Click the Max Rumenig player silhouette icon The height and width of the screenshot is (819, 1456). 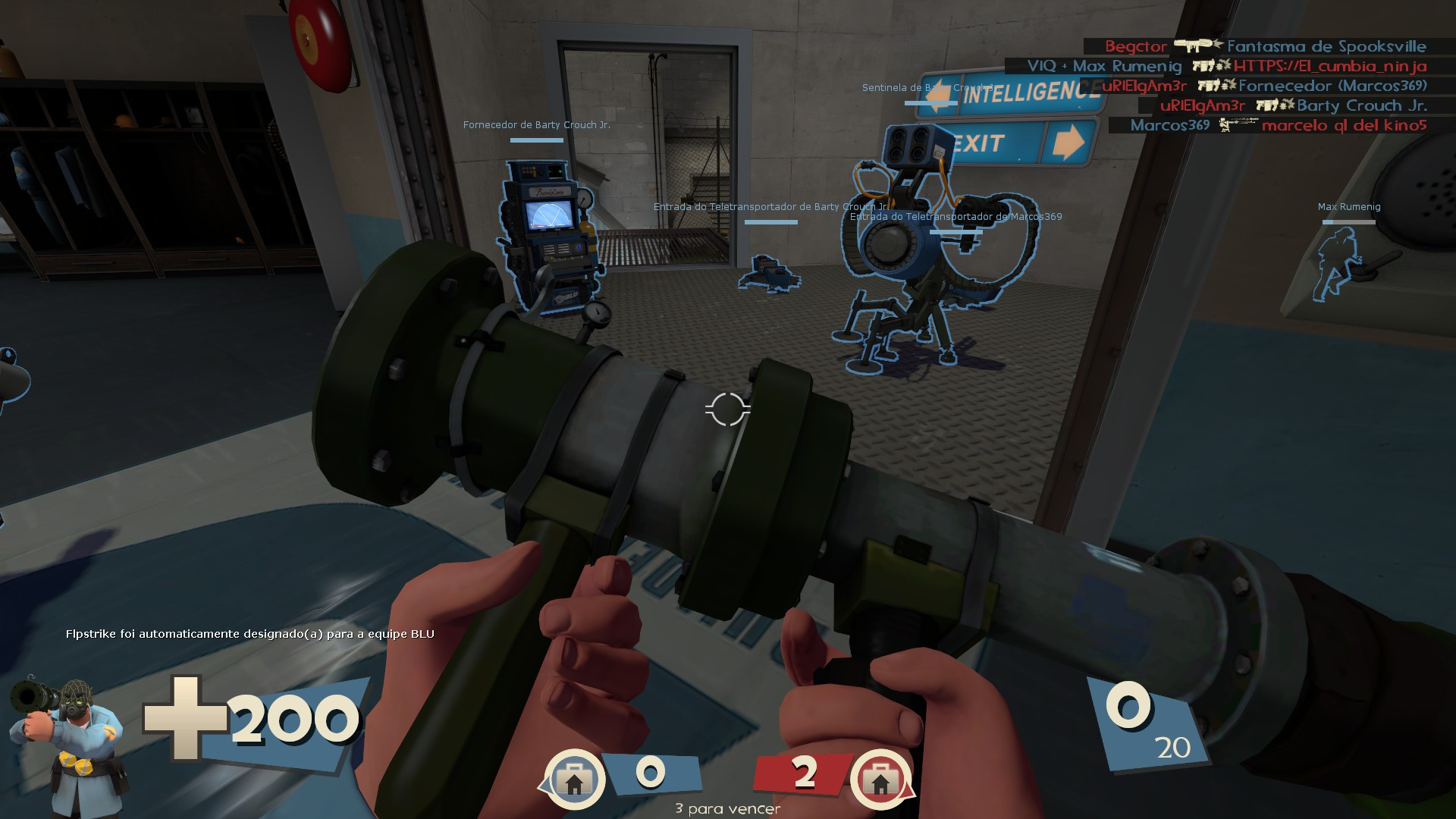click(x=1337, y=265)
